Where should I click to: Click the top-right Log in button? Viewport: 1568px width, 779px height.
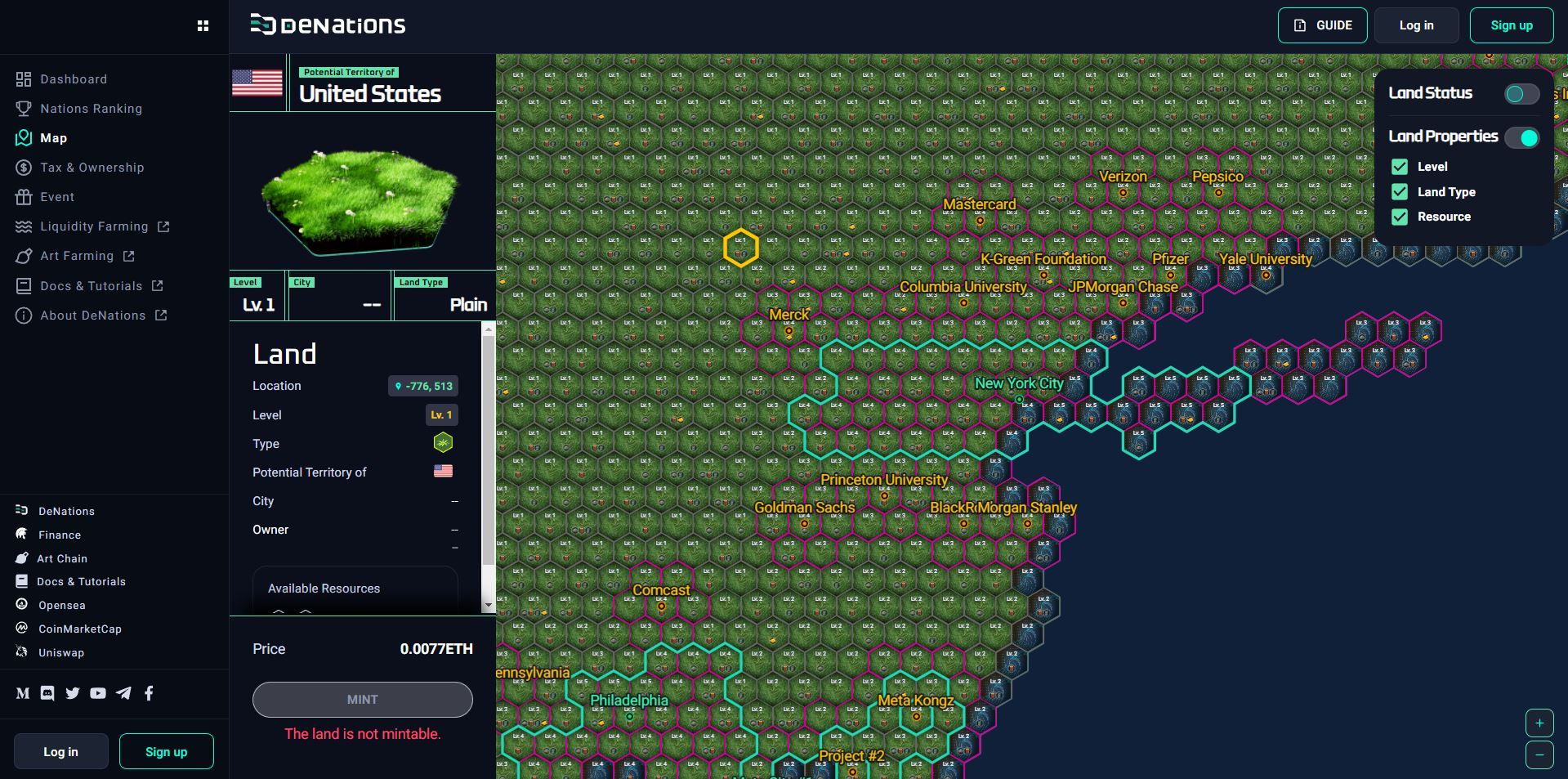1415,25
